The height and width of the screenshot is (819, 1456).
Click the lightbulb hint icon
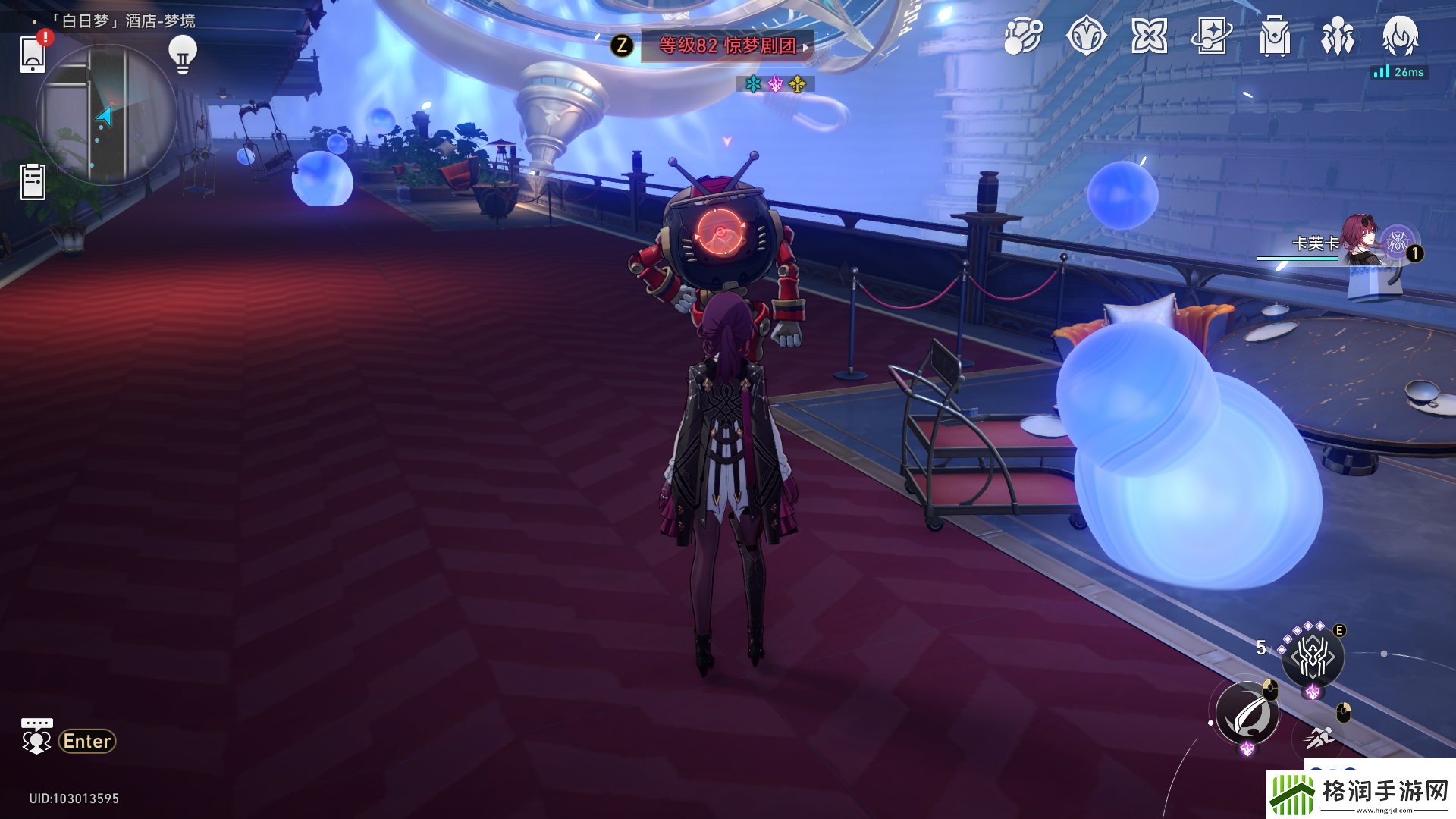(182, 54)
